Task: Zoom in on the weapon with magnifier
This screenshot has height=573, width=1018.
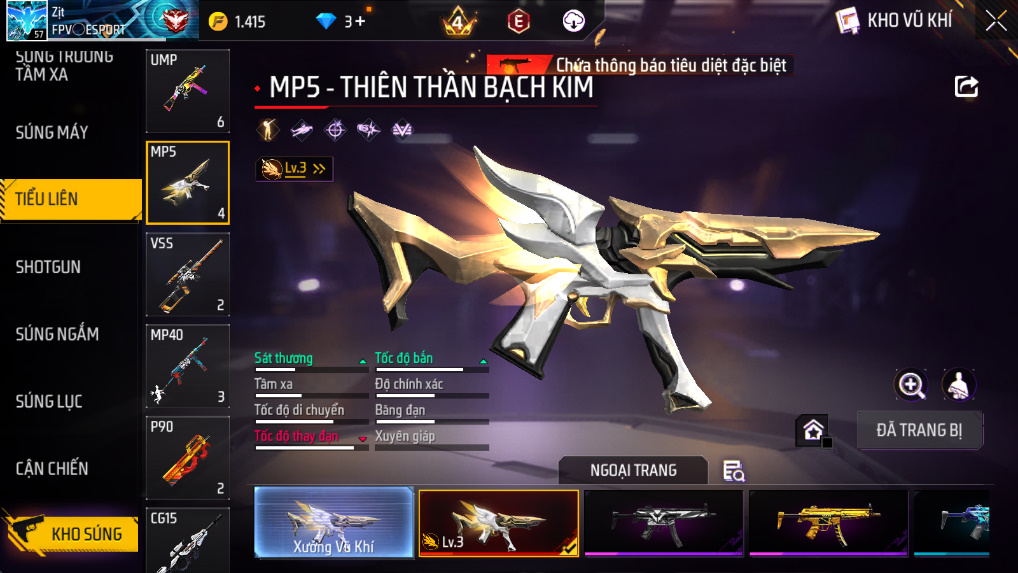Action: point(911,384)
